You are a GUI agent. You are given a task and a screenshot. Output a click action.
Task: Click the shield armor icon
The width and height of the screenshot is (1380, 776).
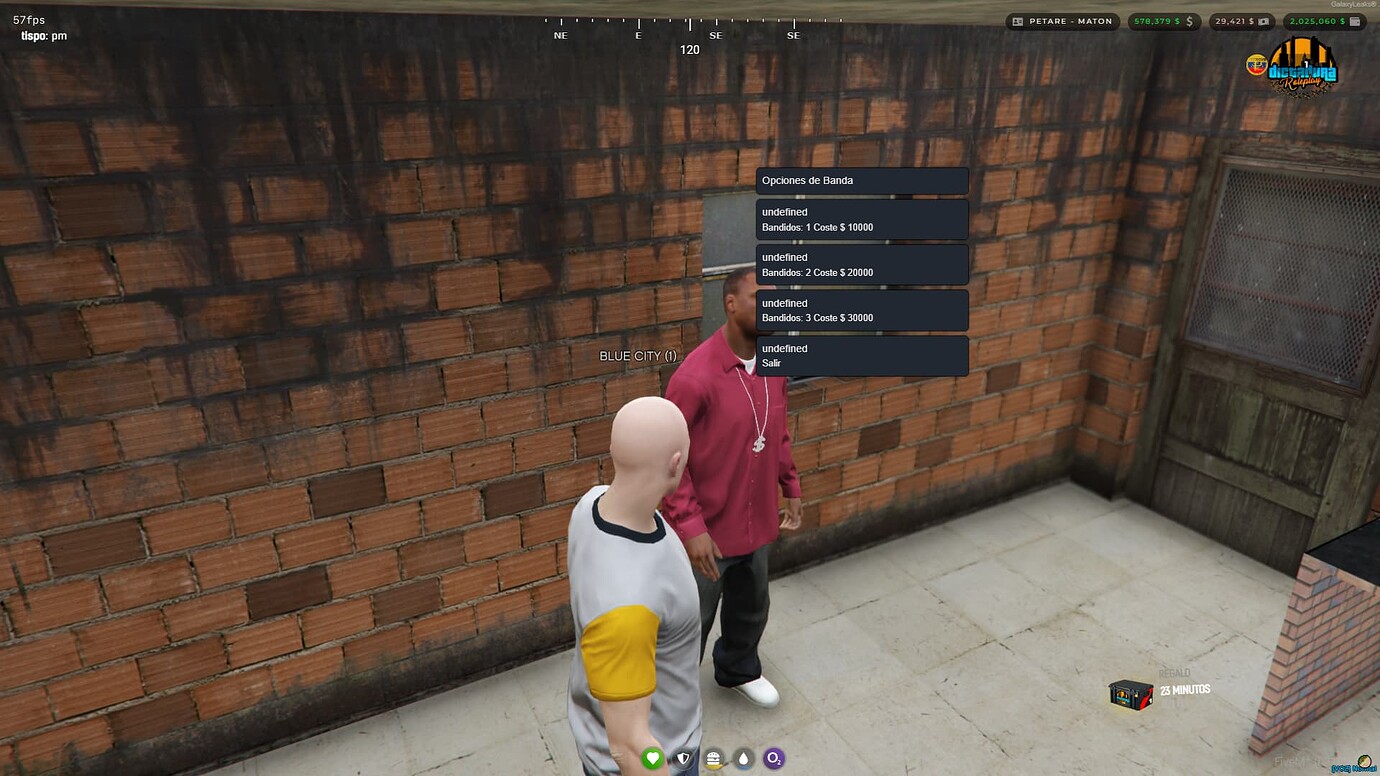[683, 759]
